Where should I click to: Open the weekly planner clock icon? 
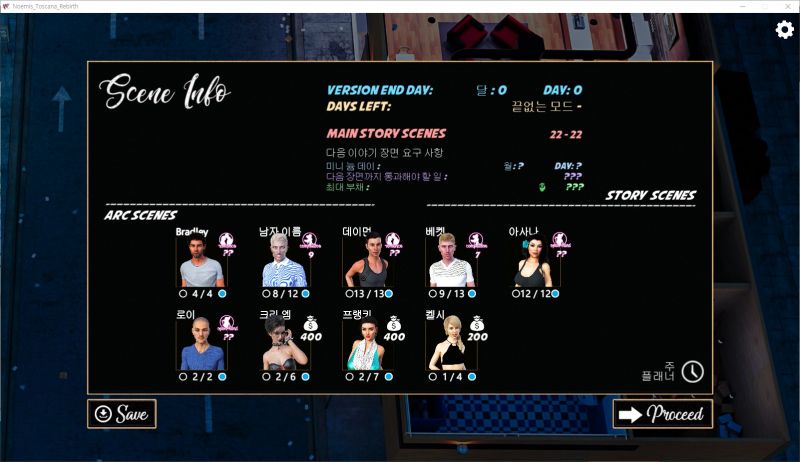(x=693, y=372)
